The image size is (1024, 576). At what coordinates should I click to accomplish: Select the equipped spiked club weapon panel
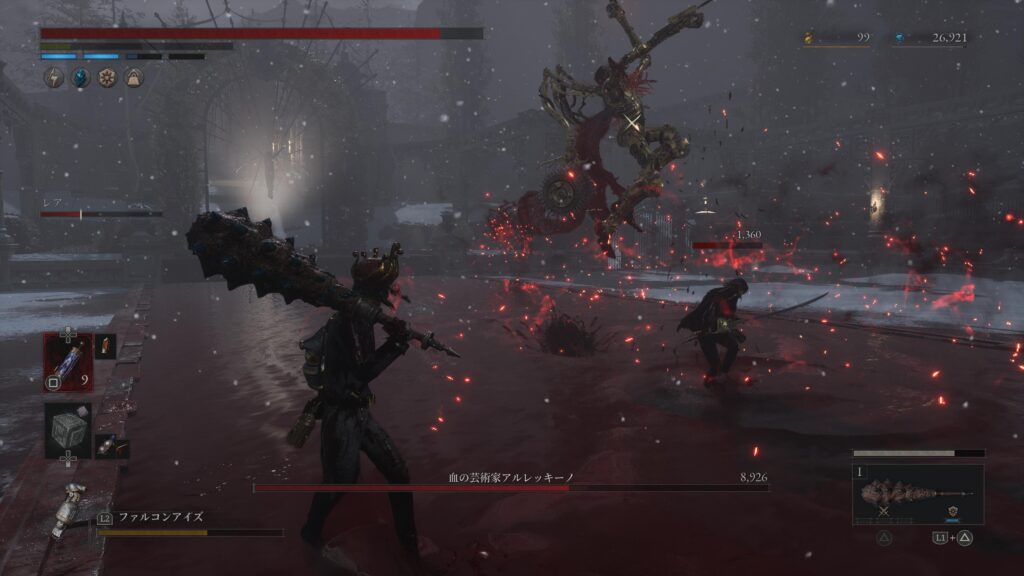[918, 494]
